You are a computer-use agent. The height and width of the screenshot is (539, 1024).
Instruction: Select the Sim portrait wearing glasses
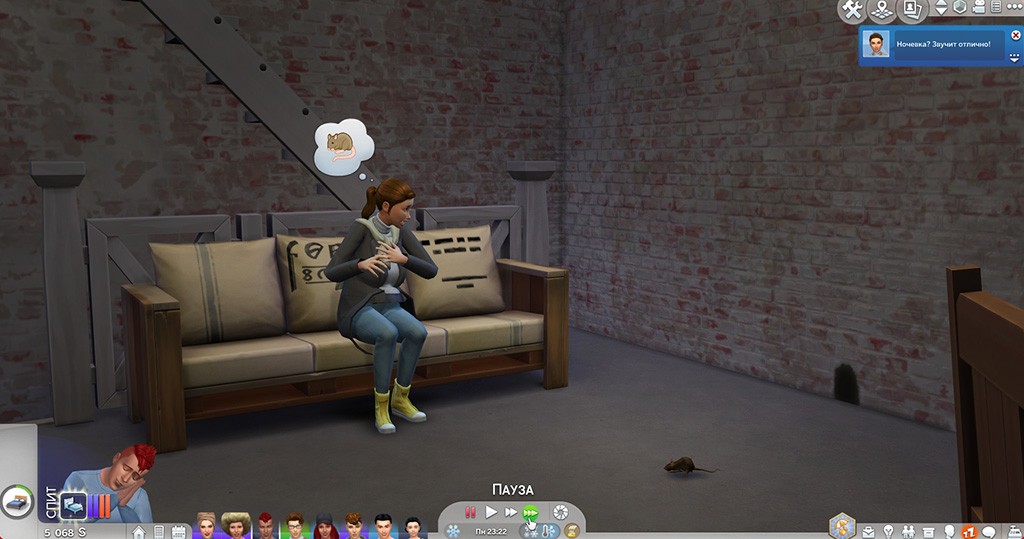click(x=294, y=525)
